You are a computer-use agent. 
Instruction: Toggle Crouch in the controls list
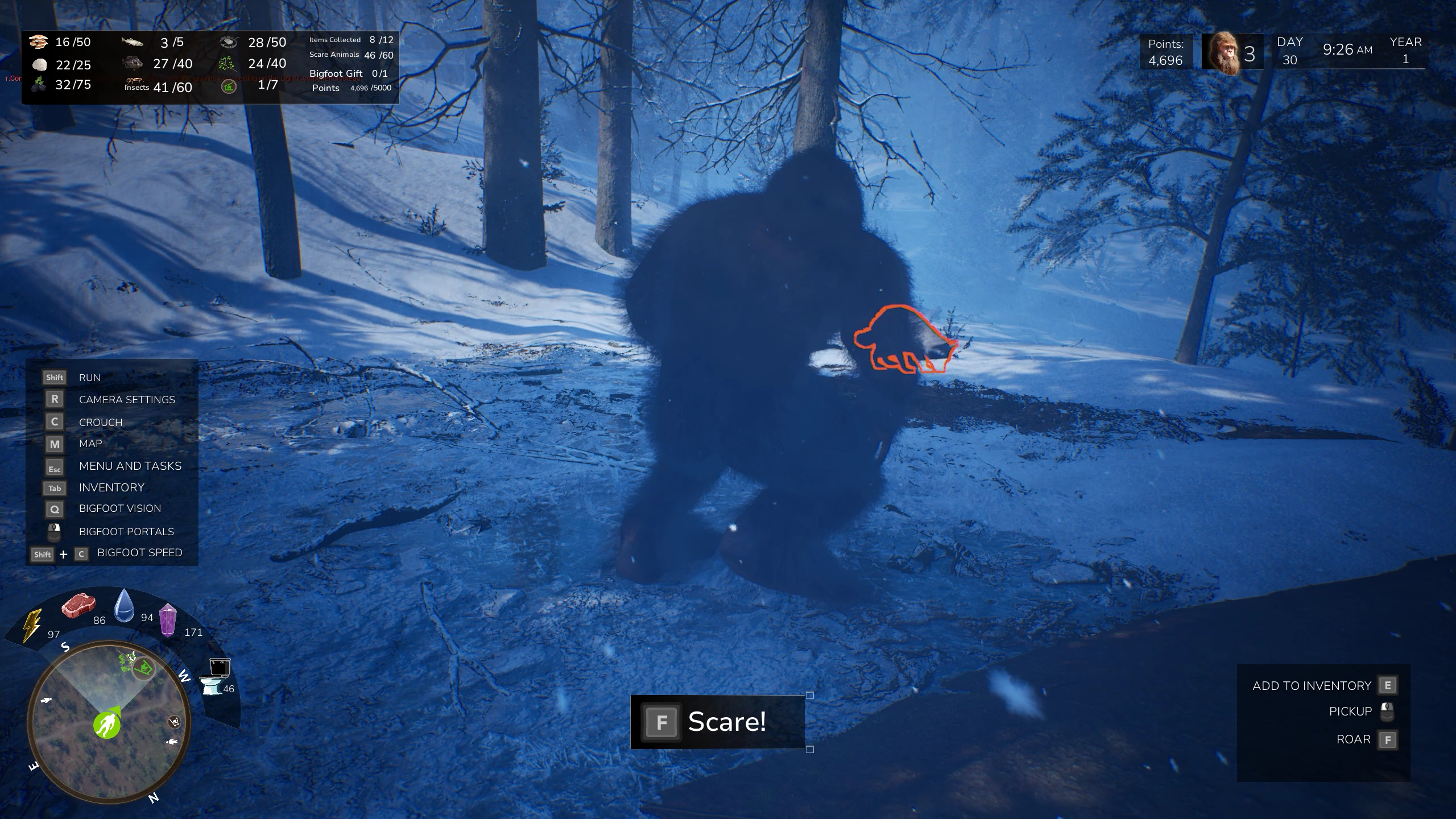pyautogui.click(x=101, y=421)
